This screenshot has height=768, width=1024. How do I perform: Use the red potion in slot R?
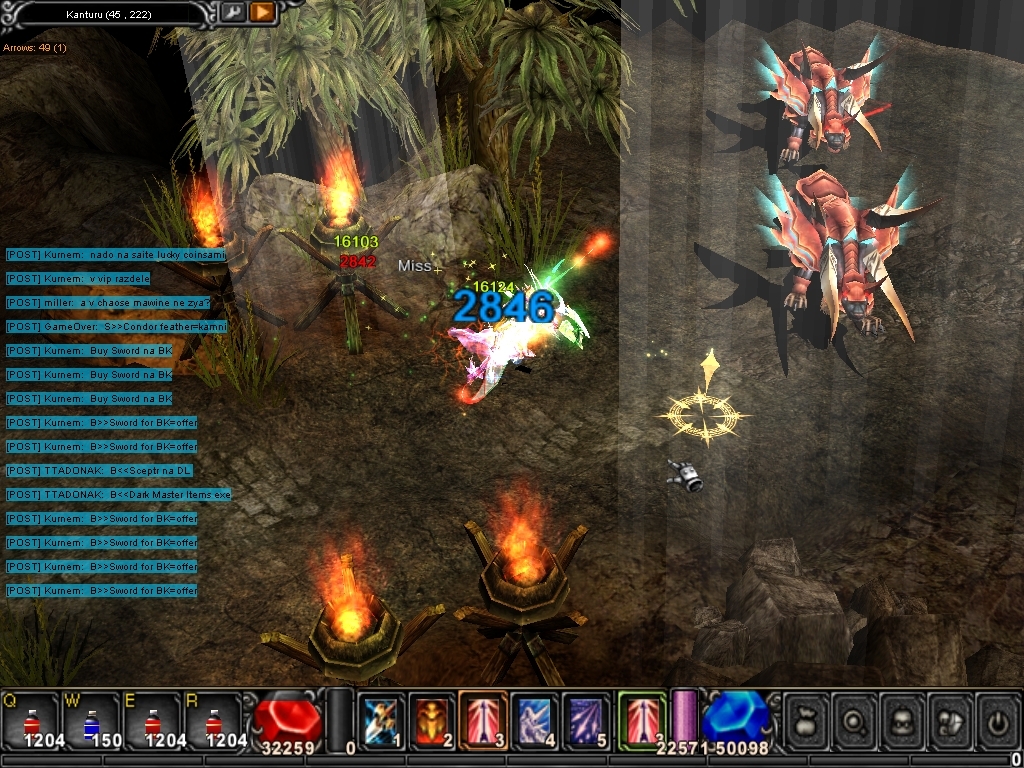coord(214,720)
